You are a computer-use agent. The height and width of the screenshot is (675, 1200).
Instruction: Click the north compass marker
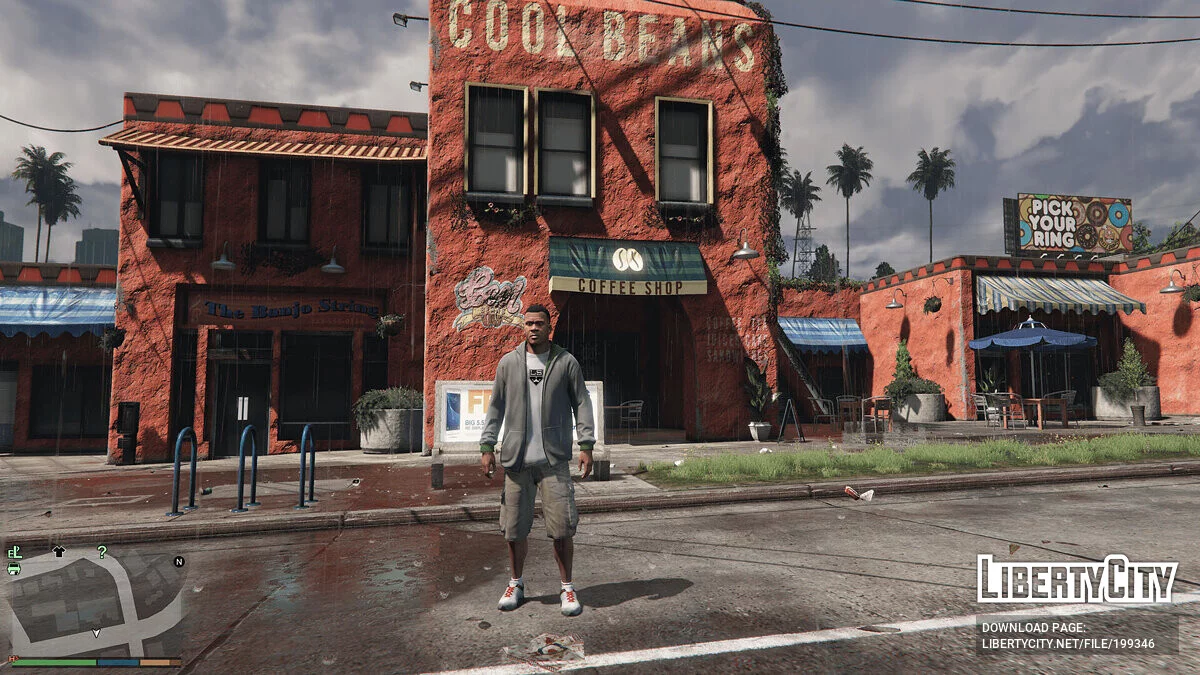[179, 562]
